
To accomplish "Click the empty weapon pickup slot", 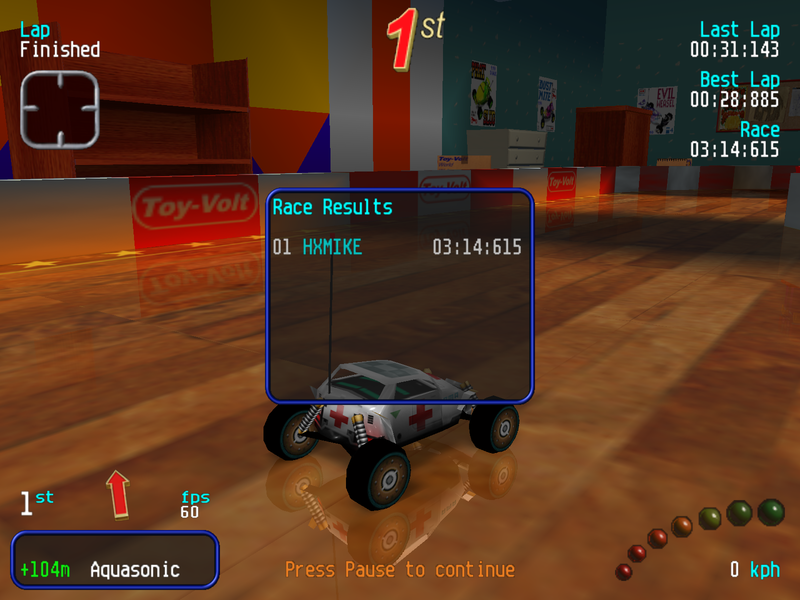I will tap(60, 109).
